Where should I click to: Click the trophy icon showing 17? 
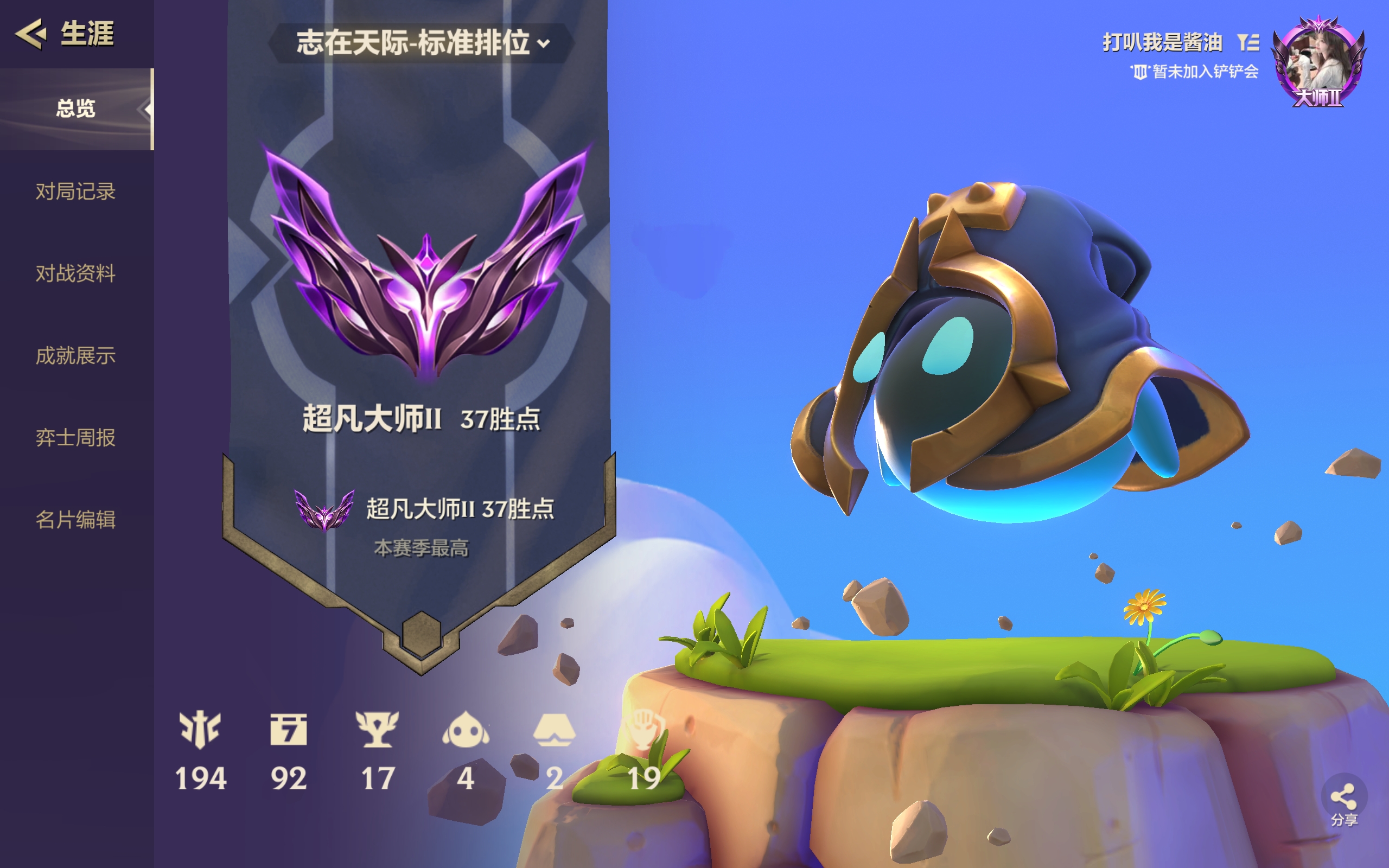point(377,730)
